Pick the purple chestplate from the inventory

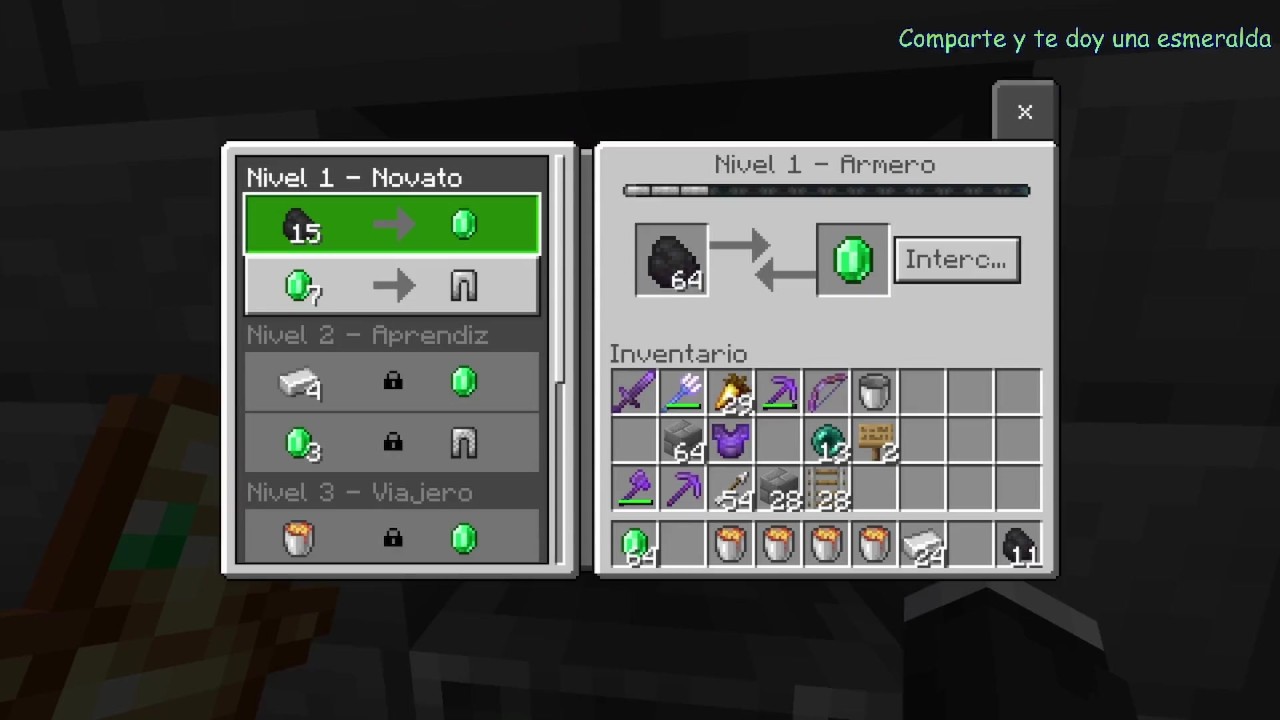pyautogui.click(x=731, y=441)
